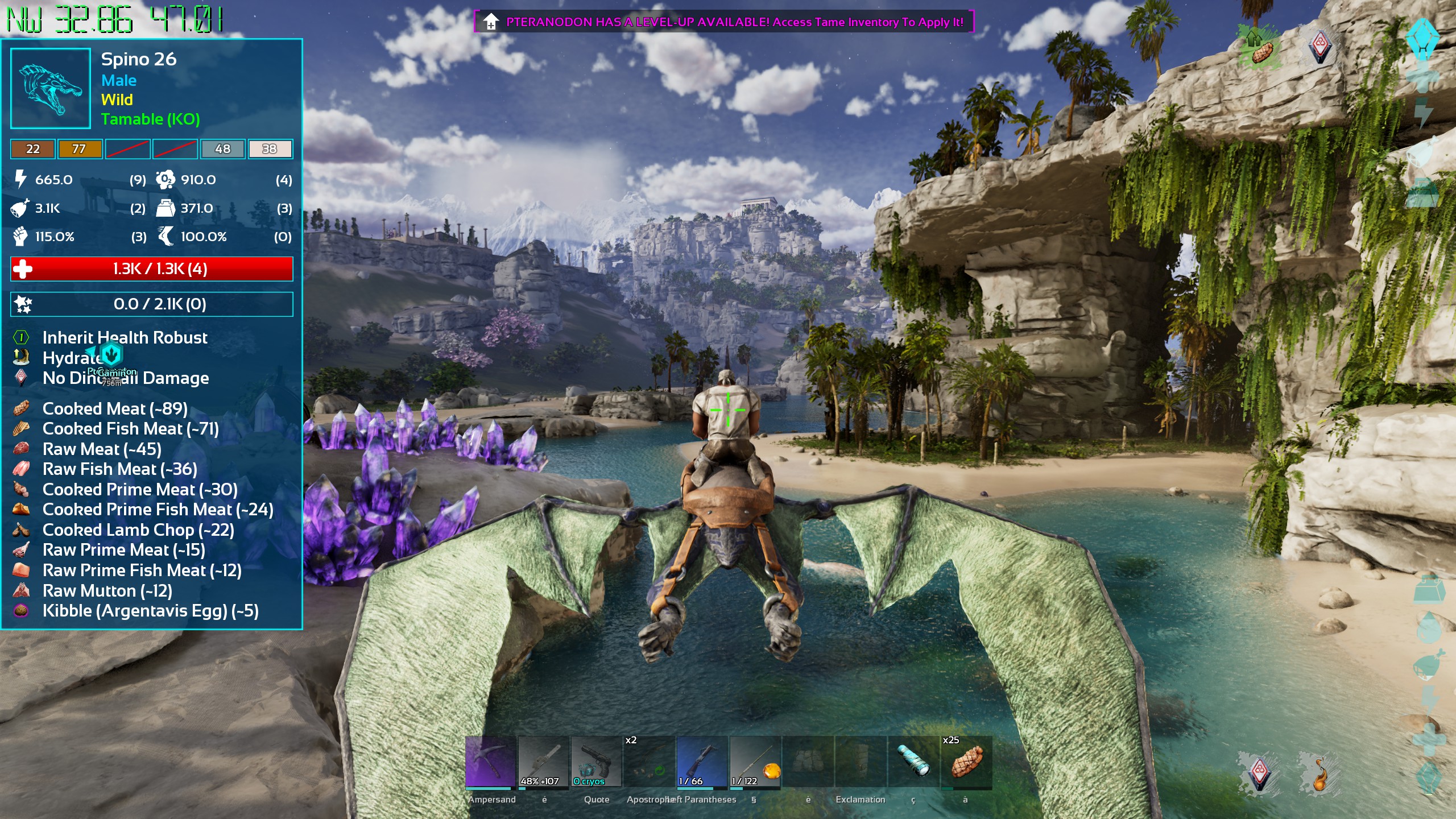Click the orange flame status icon
The height and width of the screenshot is (819, 1456).
pyautogui.click(x=1319, y=773)
